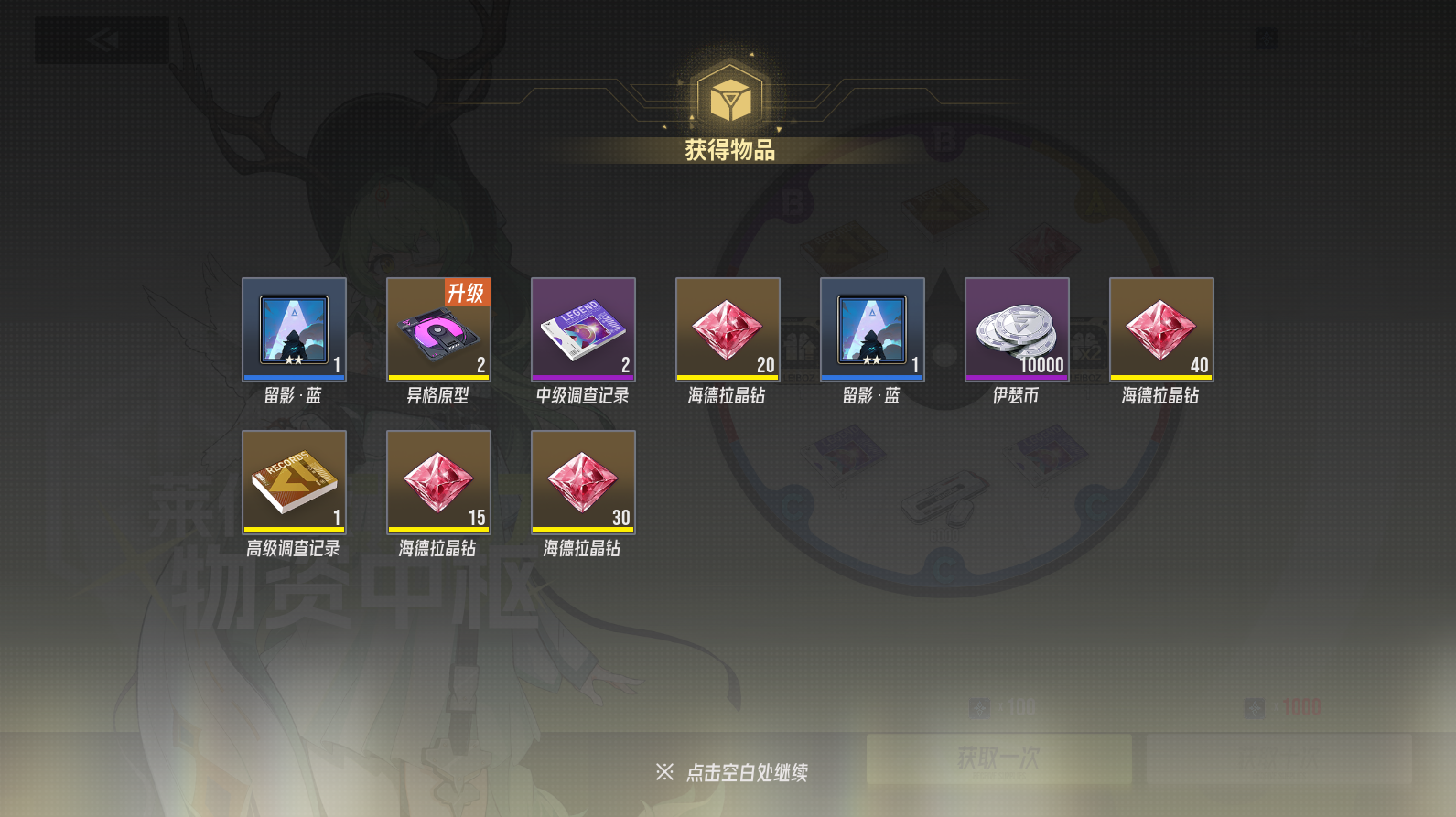This screenshot has width=1456, height=817.
Task: Click the 海德拉晶钻 gem showing 15
Action: point(438,480)
